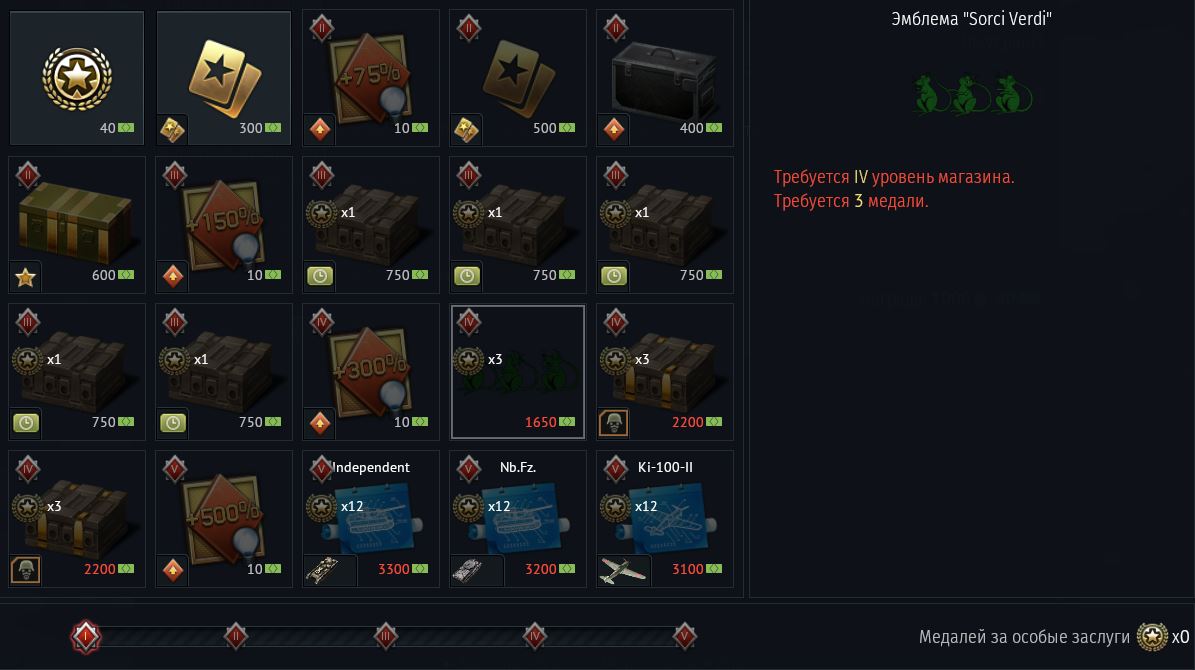This screenshot has width=1195, height=670.
Task: Choose the gold star ticket for 300
Action: click(224, 78)
